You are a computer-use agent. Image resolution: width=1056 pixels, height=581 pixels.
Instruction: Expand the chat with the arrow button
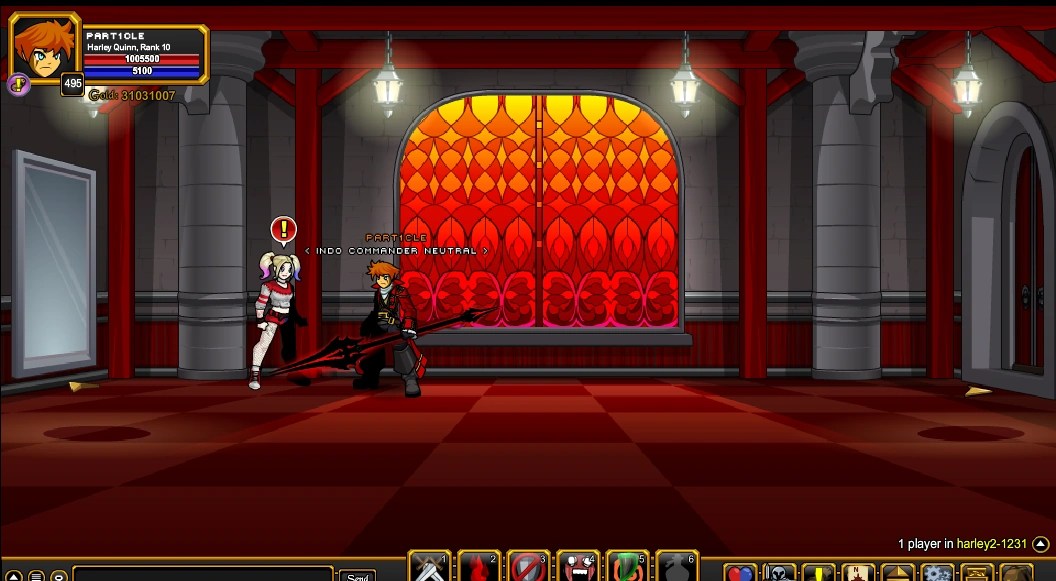point(11,576)
